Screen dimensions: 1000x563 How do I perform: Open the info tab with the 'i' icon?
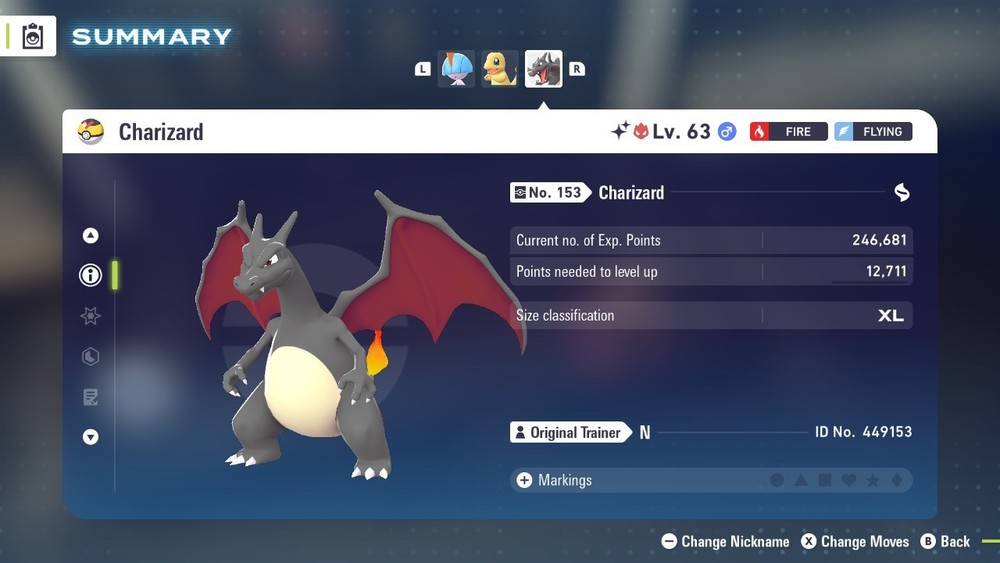click(x=90, y=275)
